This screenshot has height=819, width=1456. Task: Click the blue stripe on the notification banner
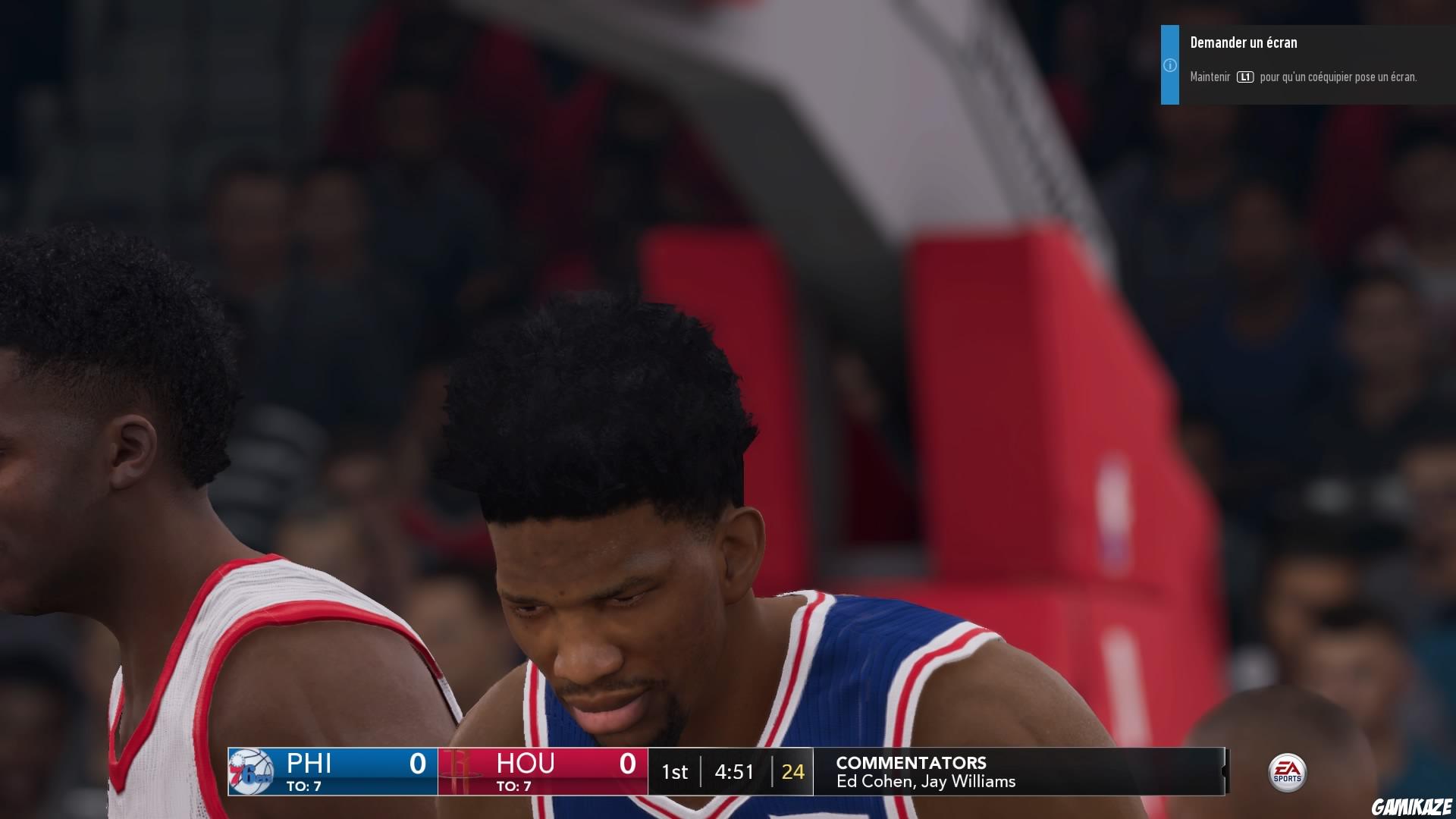[1169, 64]
